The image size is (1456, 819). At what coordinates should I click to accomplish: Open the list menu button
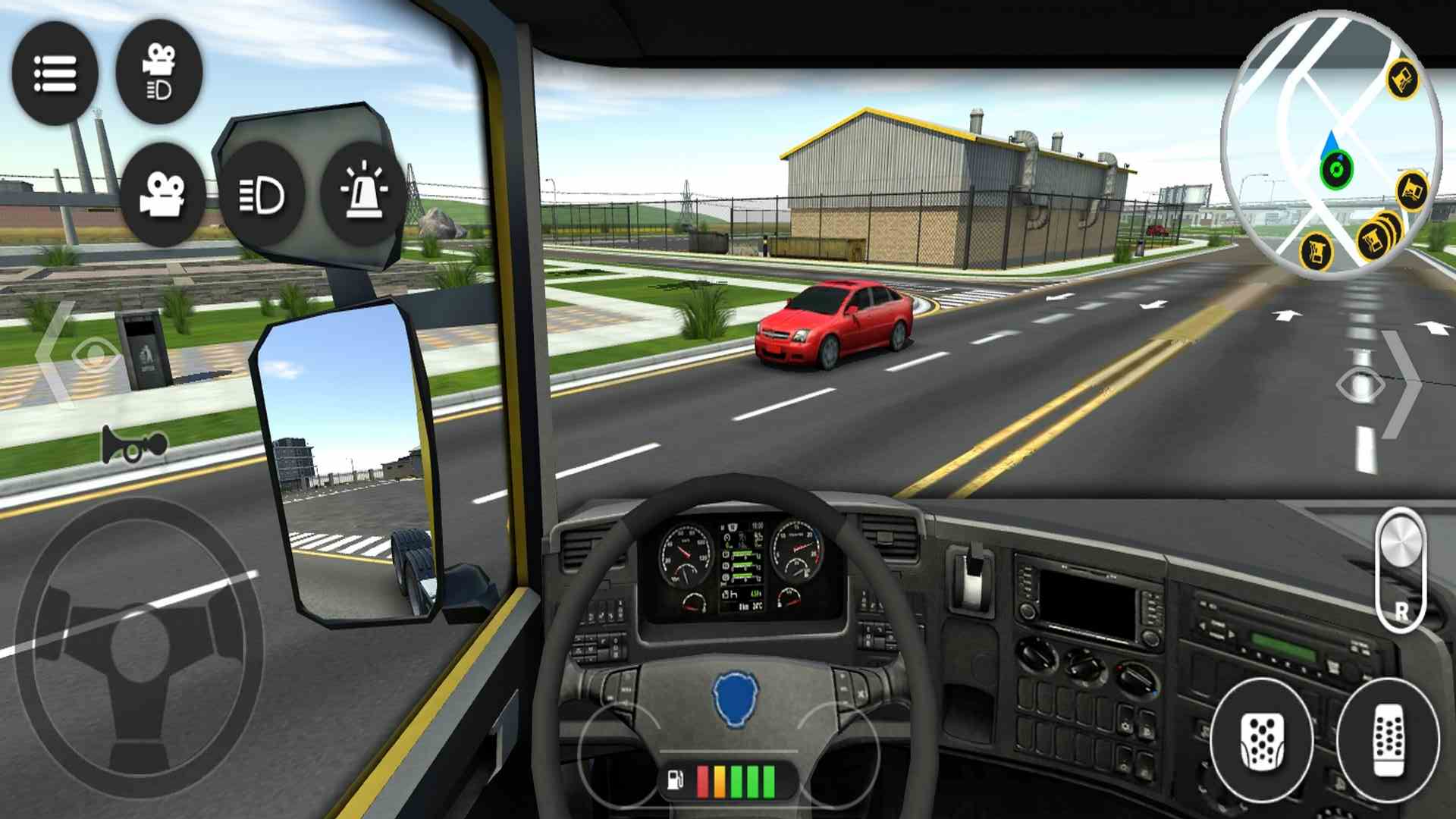point(55,74)
